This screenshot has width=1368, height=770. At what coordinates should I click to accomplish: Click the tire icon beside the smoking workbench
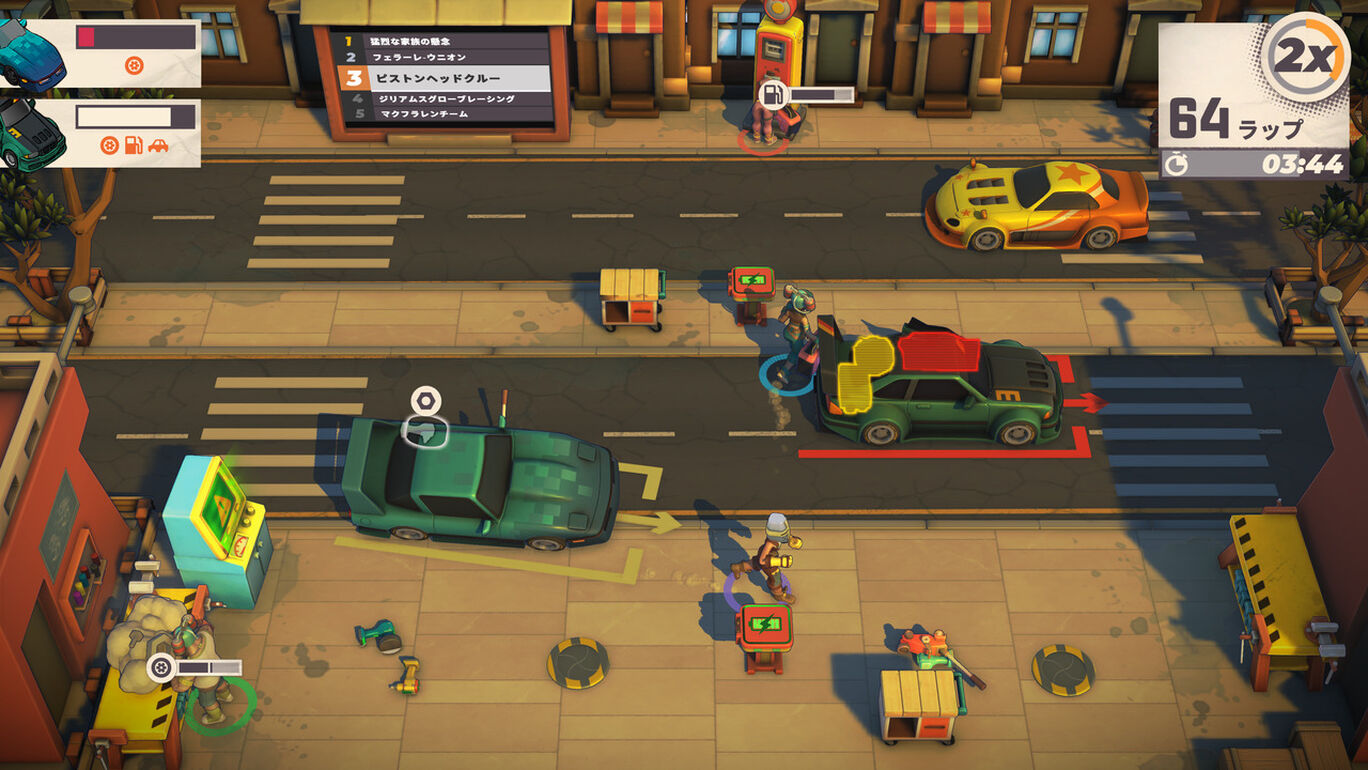pyautogui.click(x=160, y=666)
